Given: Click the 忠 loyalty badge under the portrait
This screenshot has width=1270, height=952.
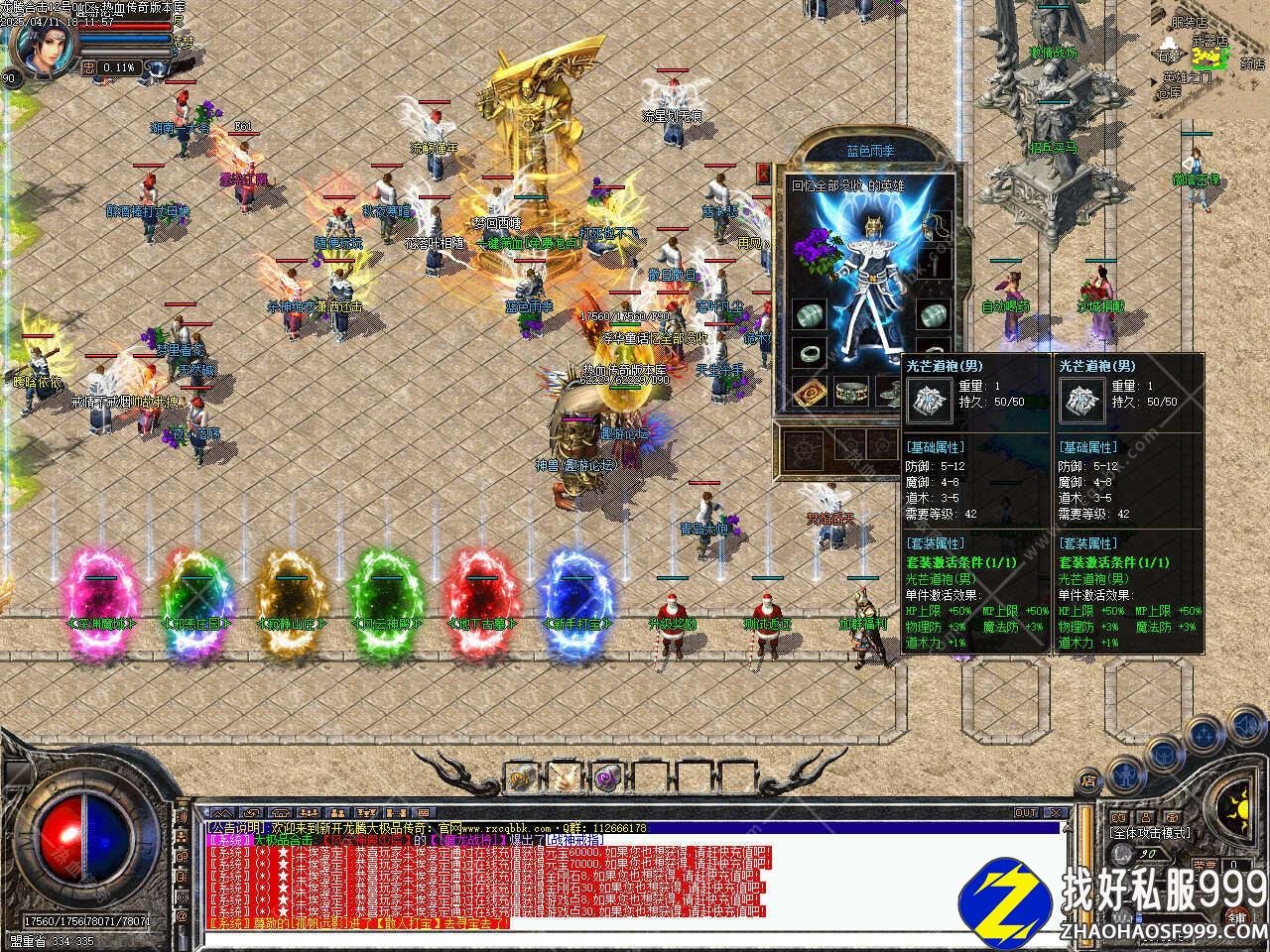Looking at the screenshot, I should tap(88, 67).
